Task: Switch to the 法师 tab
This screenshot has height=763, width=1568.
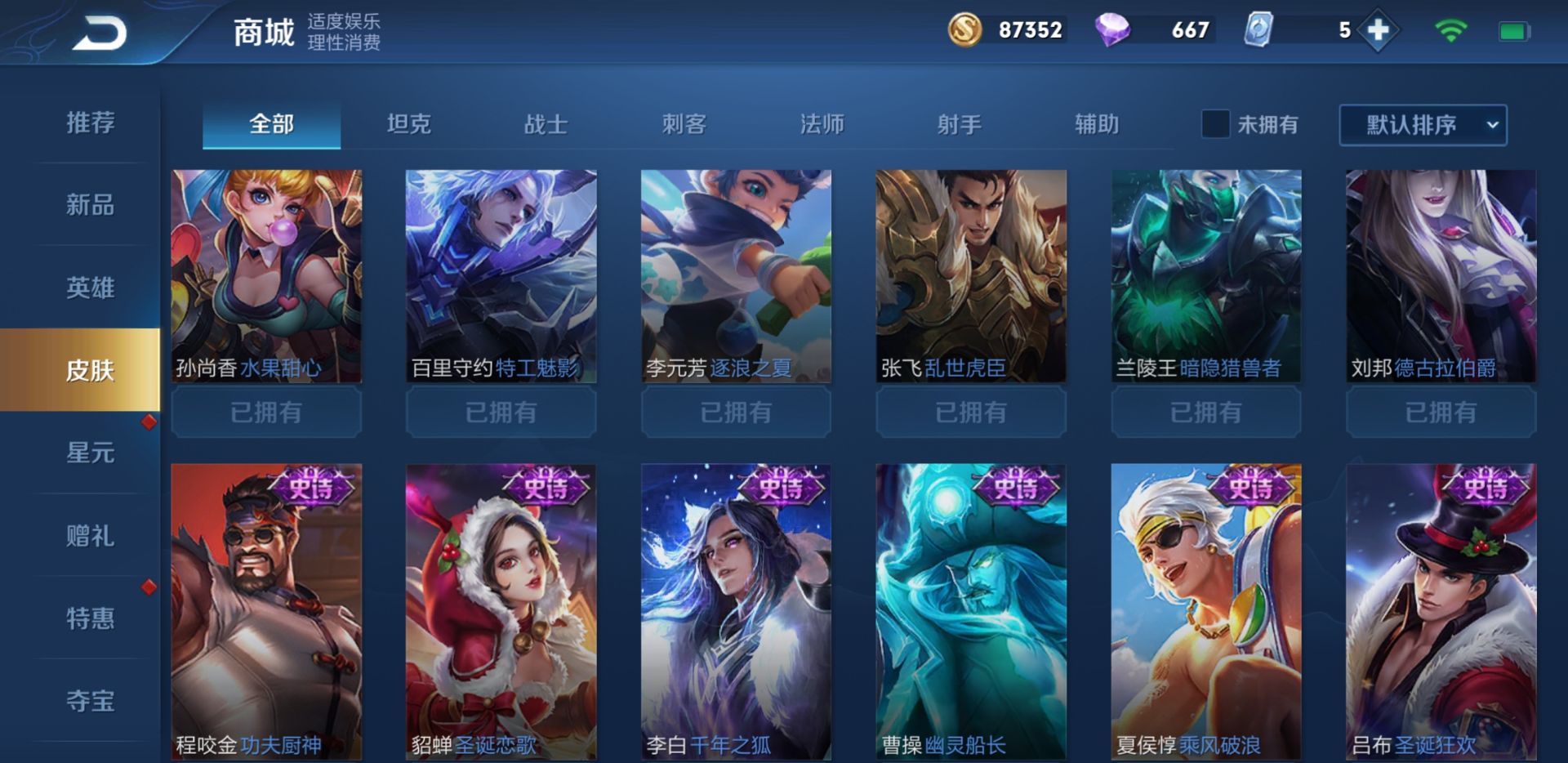Action: (x=822, y=124)
